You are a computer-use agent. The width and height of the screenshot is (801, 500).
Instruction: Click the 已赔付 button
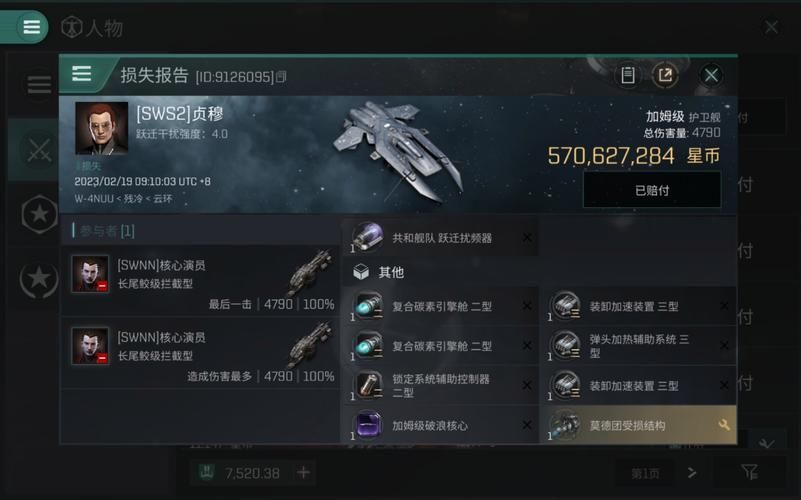click(x=652, y=189)
